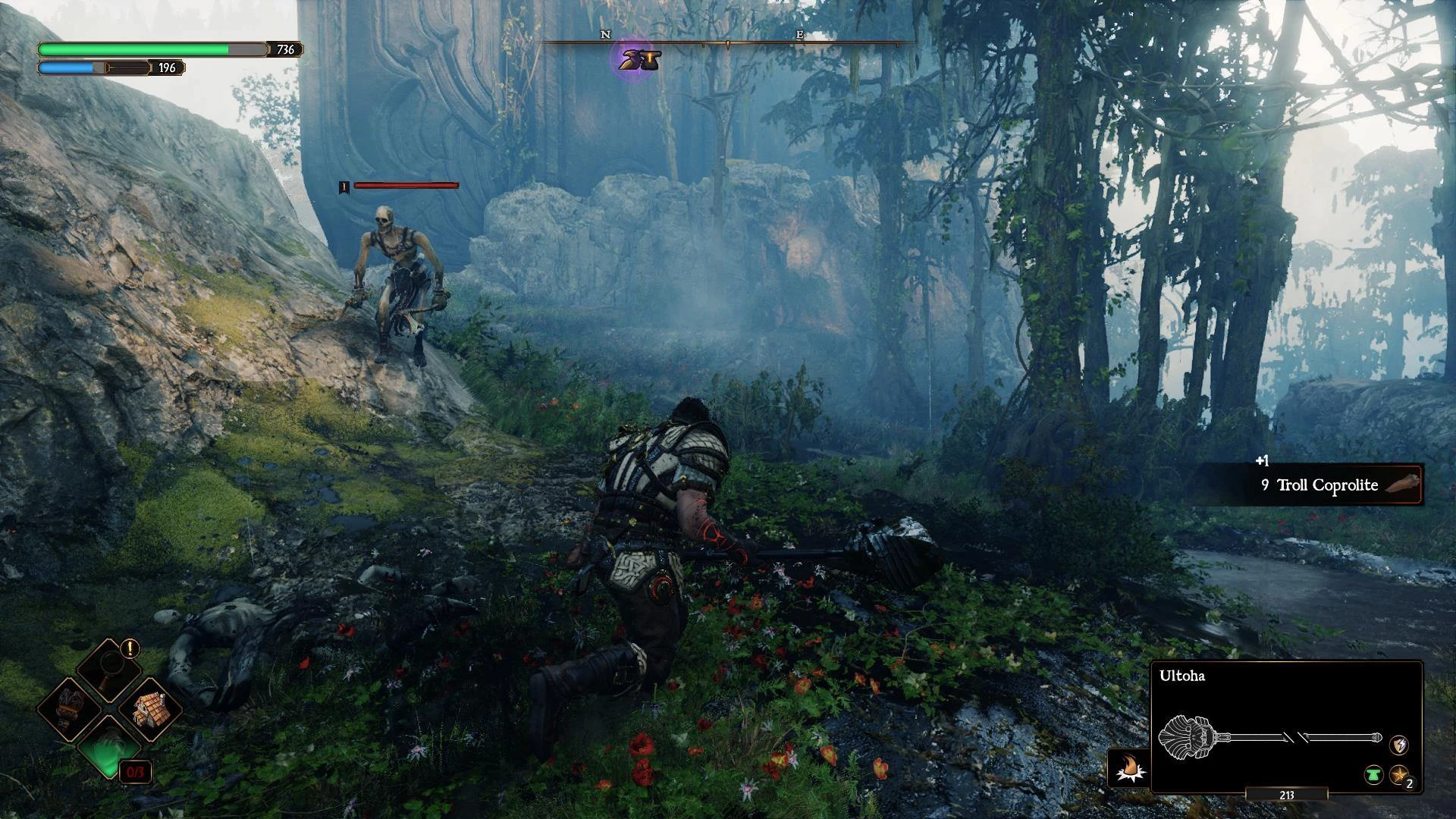Image resolution: width=1456 pixels, height=819 pixels.
Task: Click the lightning shield rune icon
Action: pos(1398,745)
